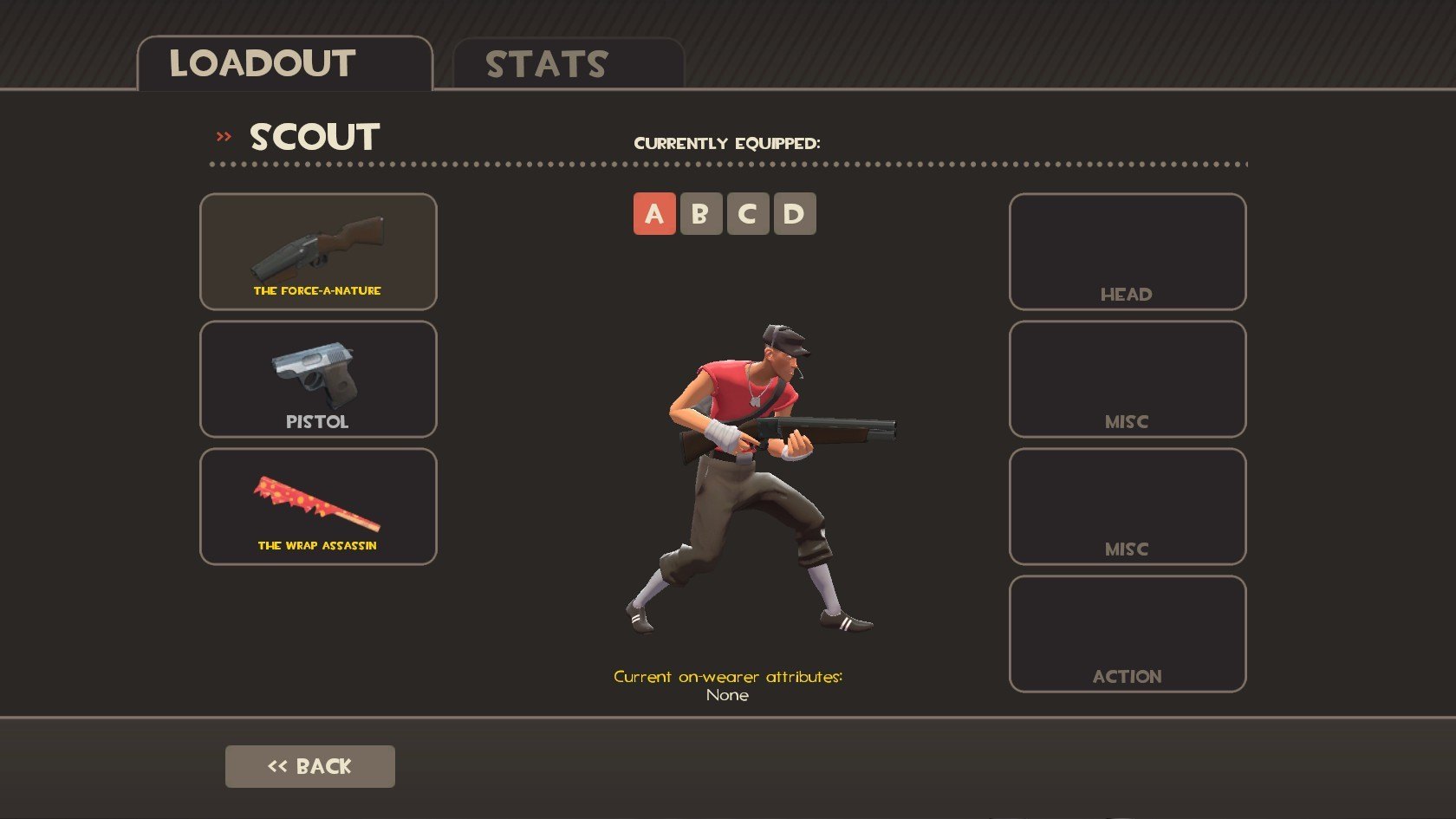This screenshot has width=1456, height=819.
Task: Activate loadout preset C
Action: tap(748, 214)
